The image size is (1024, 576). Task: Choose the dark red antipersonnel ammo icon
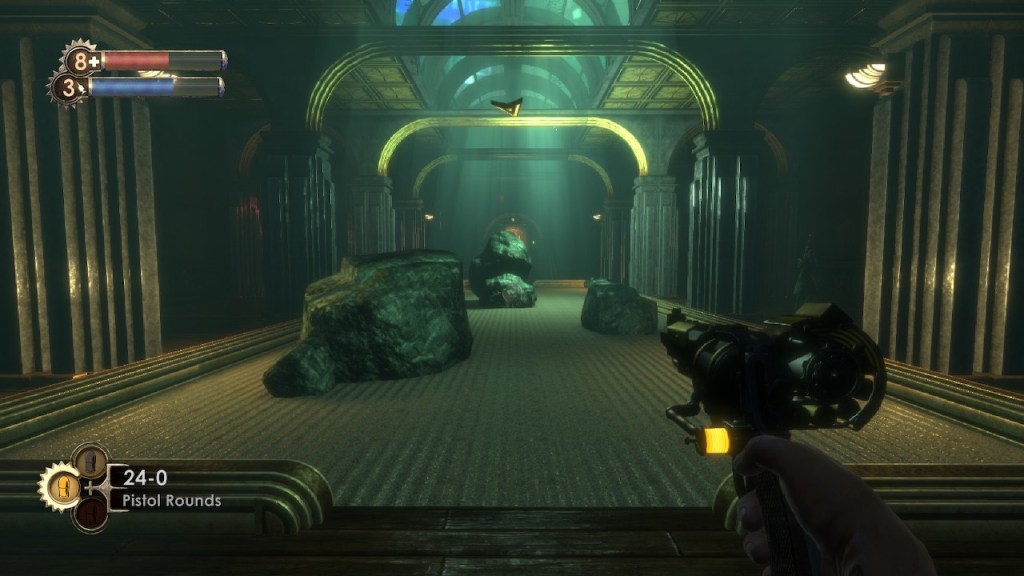pyautogui.click(x=90, y=514)
